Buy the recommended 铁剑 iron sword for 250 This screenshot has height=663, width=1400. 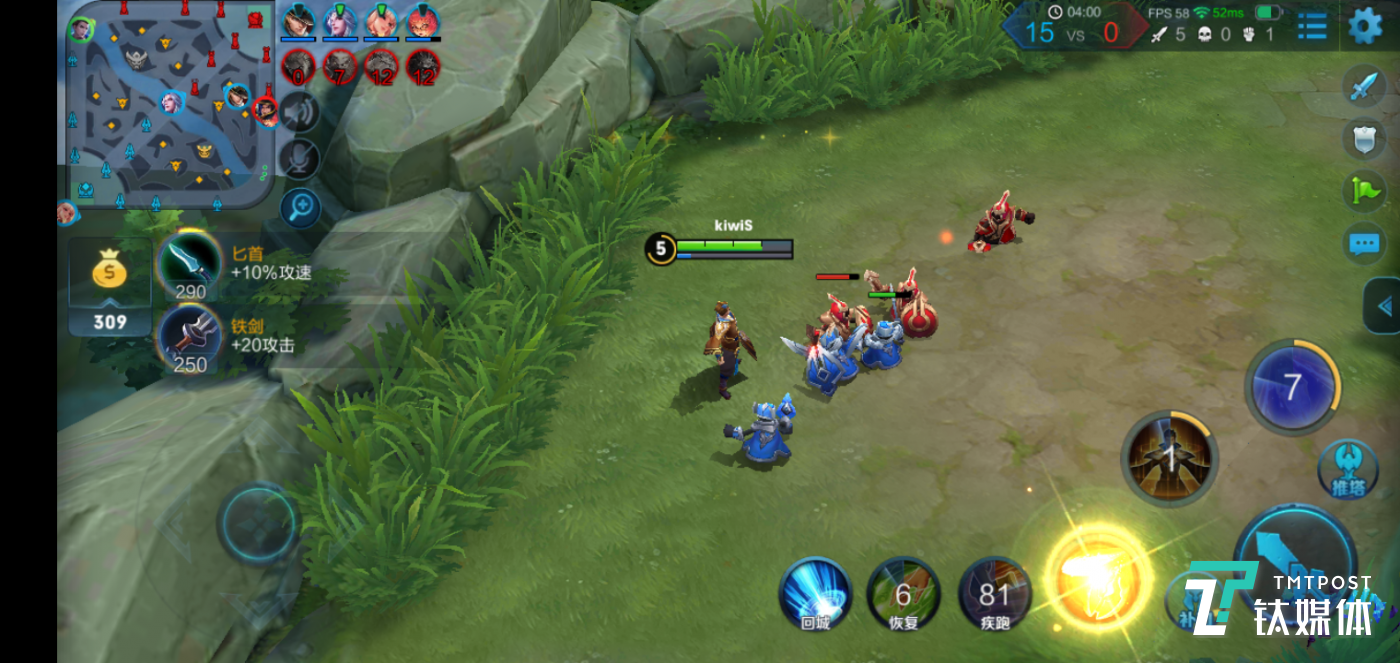(190, 336)
